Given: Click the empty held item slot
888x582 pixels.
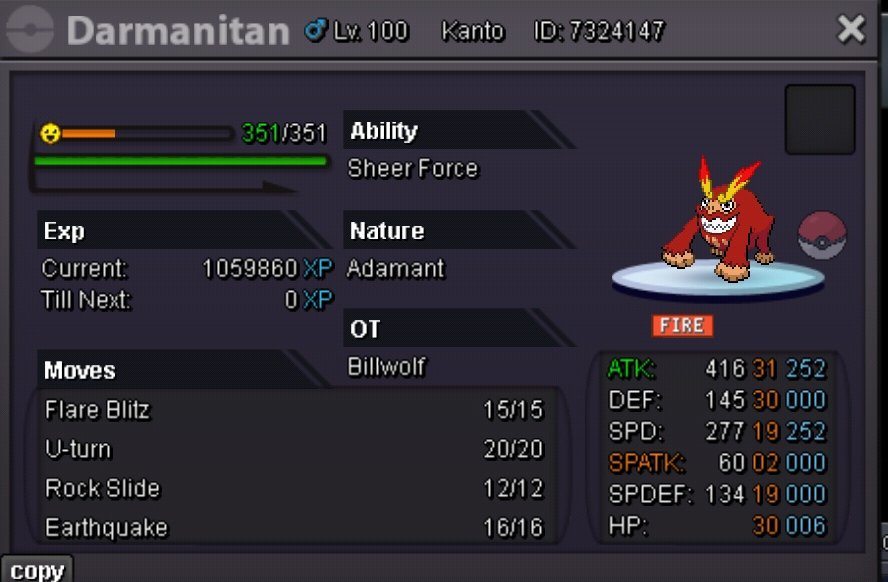Looking at the screenshot, I should coord(819,120).
